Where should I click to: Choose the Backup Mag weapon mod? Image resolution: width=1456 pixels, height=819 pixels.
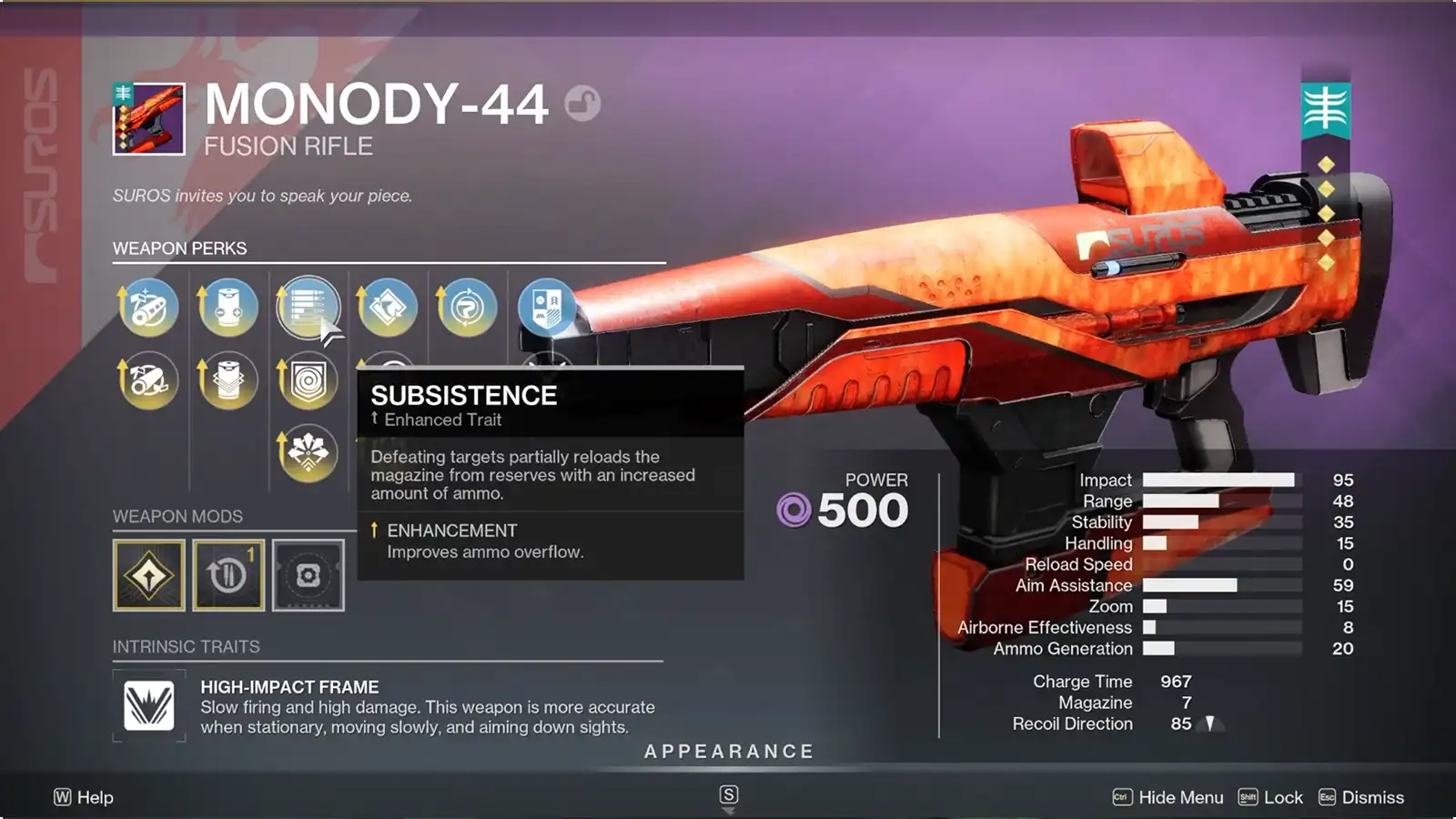point(227,573)
